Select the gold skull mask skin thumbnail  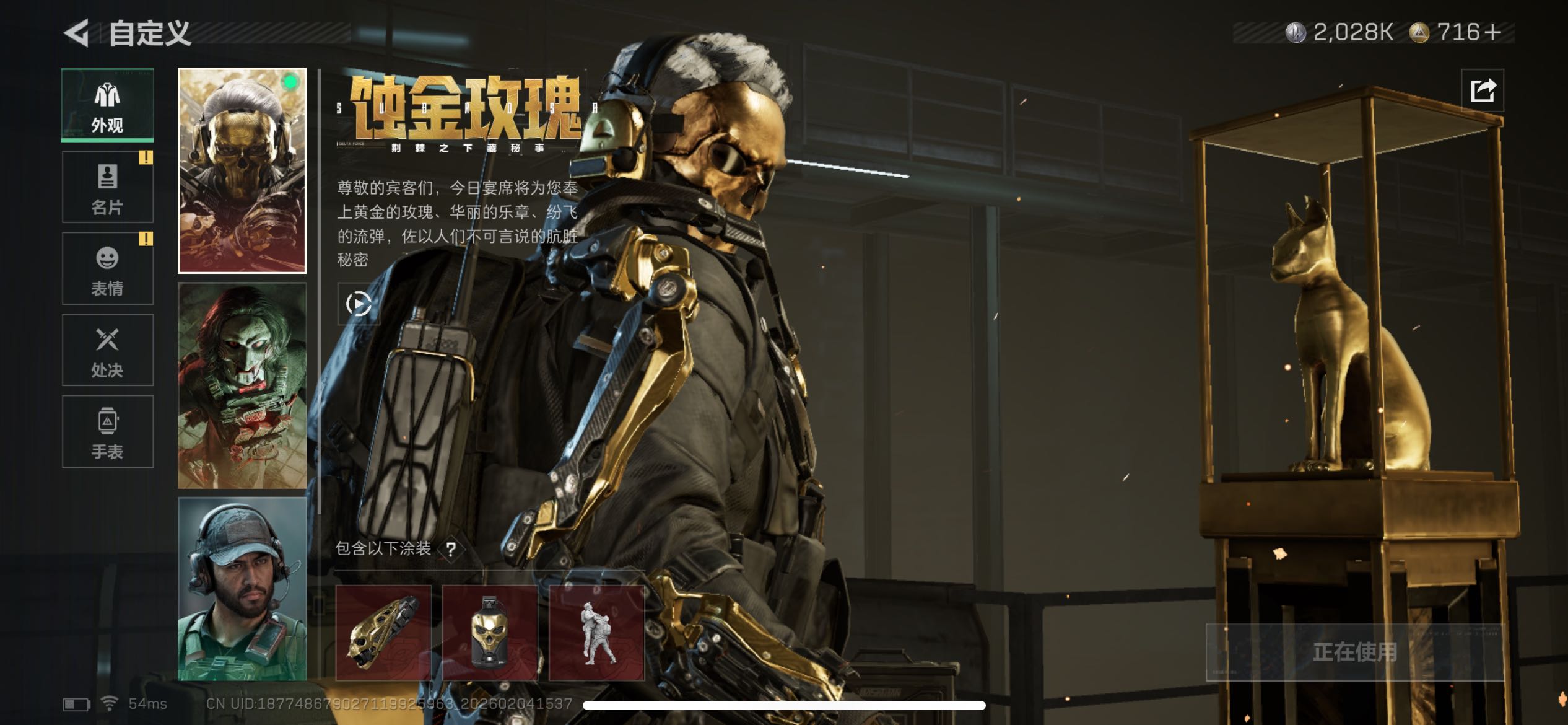point(242,170)
